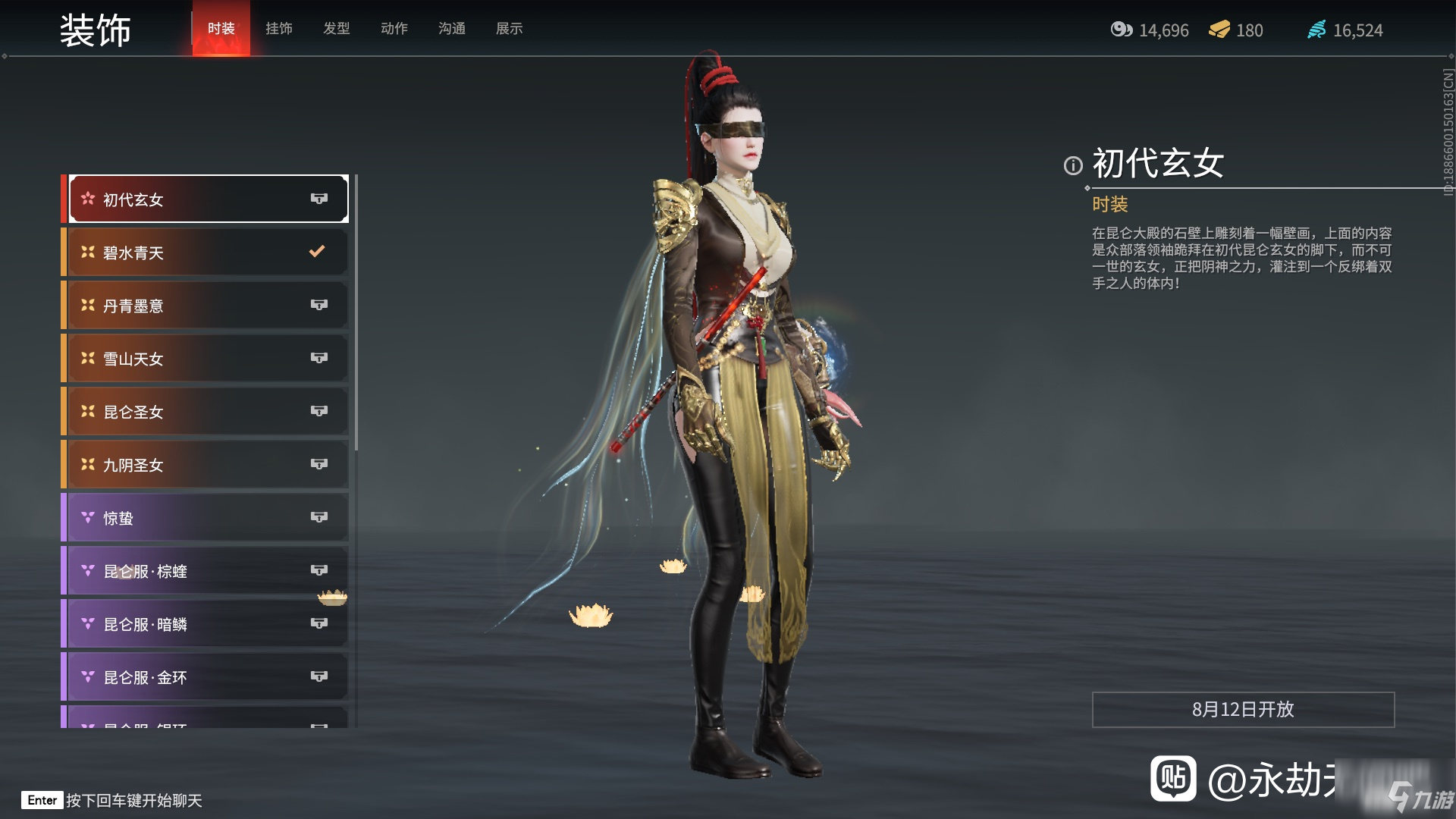Select the 昆仑服·金环 outfit
Image resolution: width=1456 pixels, height=819 pixels.
click(207, 677)
